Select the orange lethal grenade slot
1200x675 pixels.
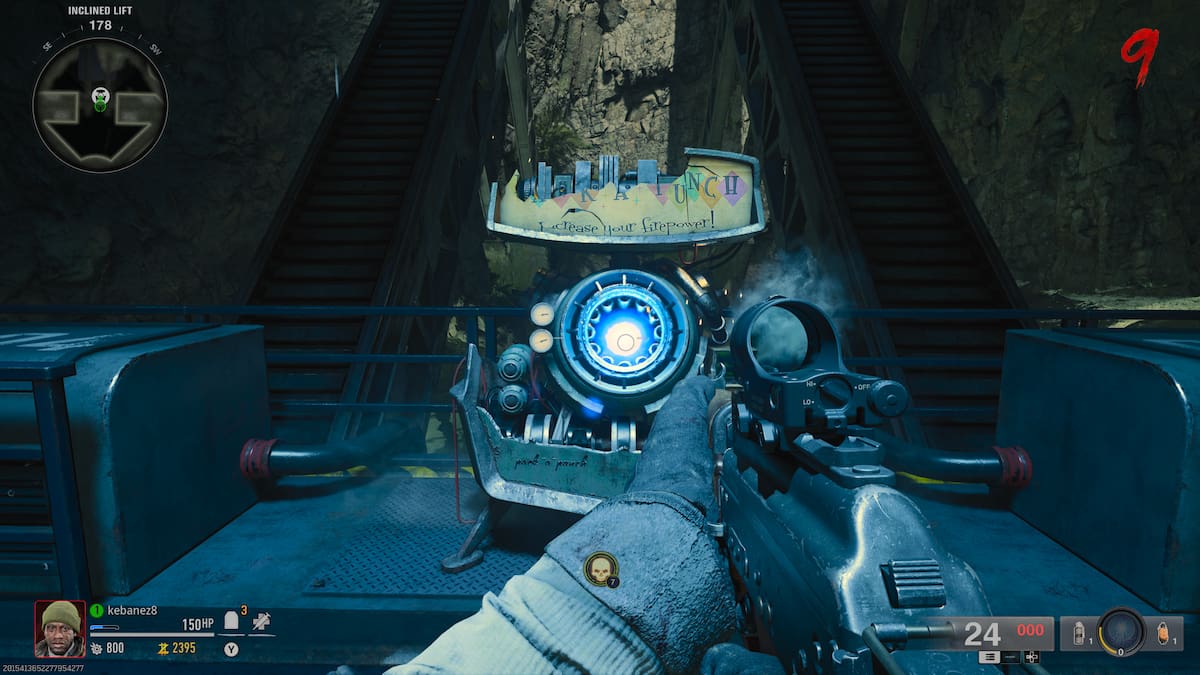click(1161, 633)
